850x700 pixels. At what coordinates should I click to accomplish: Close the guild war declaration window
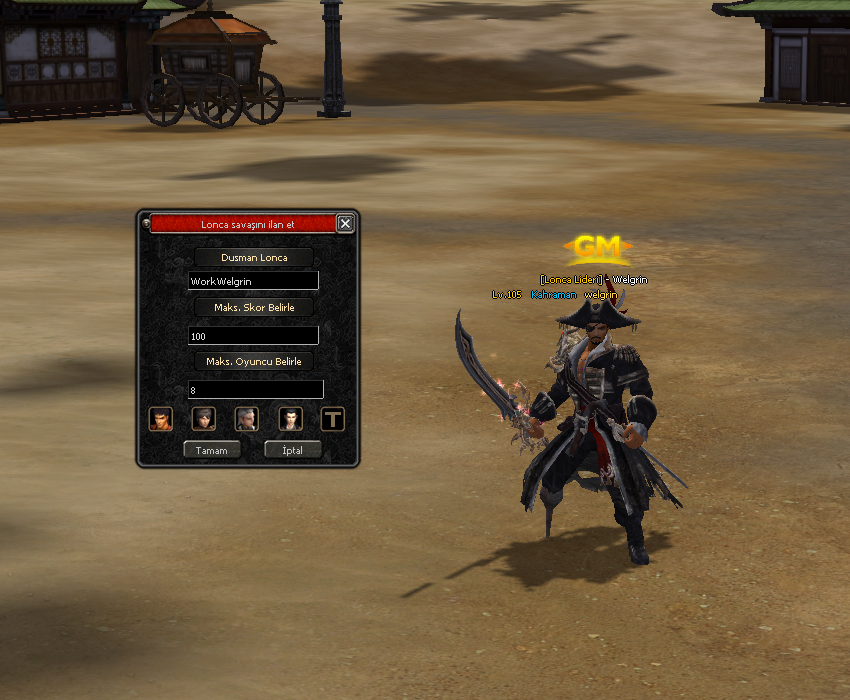[345, 224]
